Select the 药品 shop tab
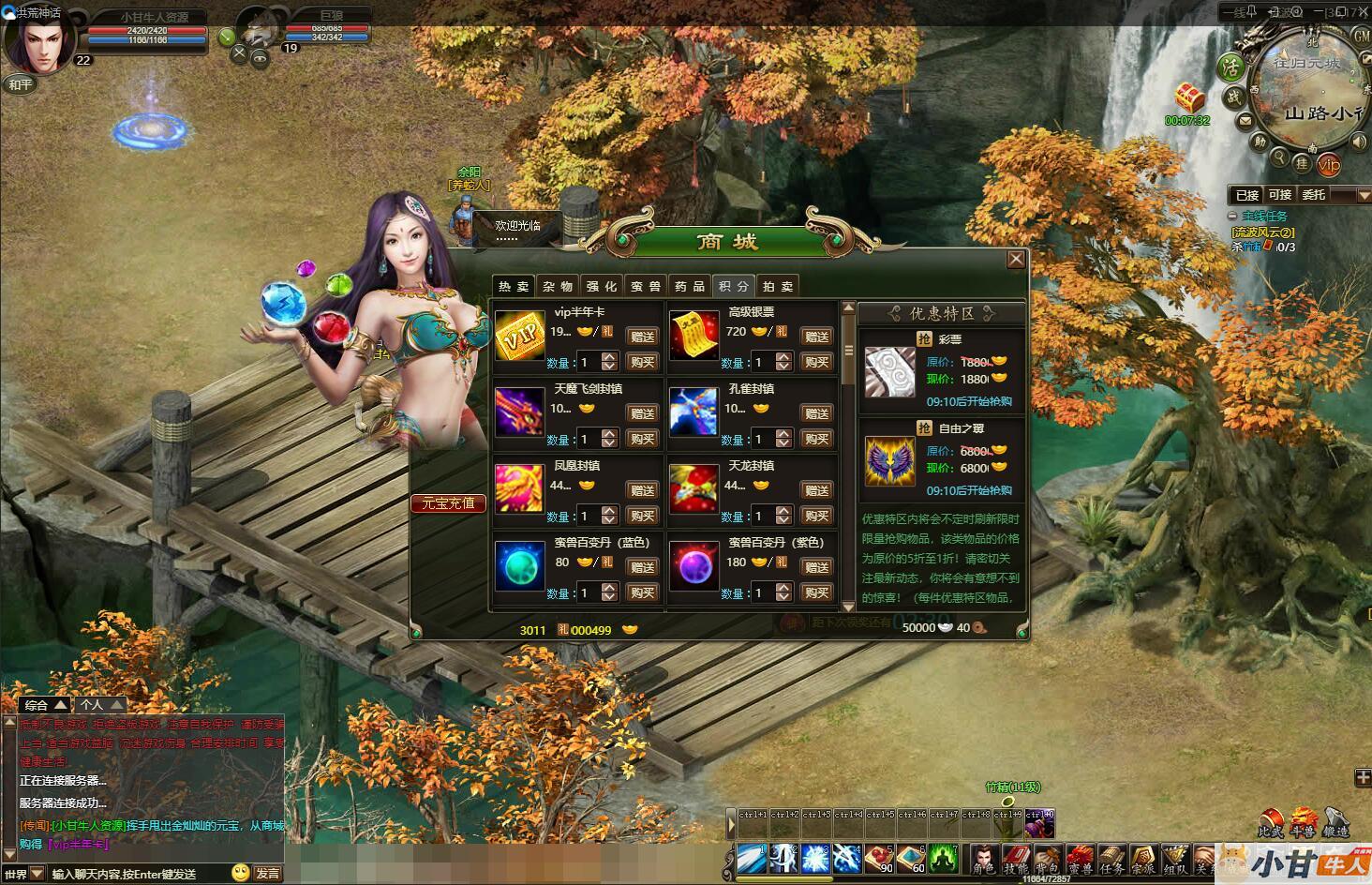 [x=690, y=286]
